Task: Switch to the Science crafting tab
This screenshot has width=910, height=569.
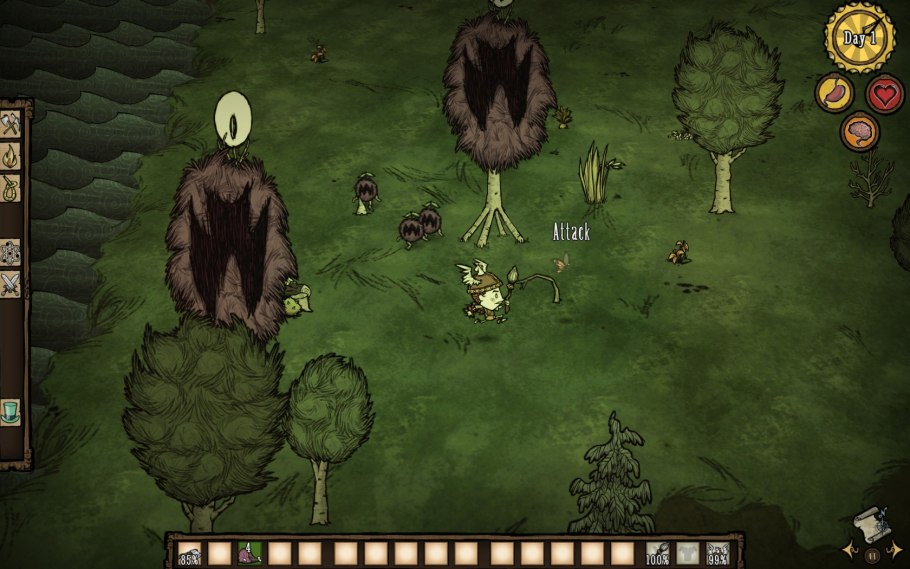Action: coord(11,252)
